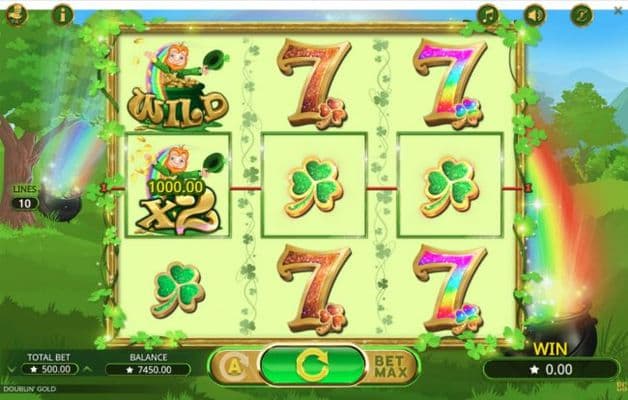This screenshot has height=400, width=628.
Task: Open the info paytable icon
Action: point(64,14)
